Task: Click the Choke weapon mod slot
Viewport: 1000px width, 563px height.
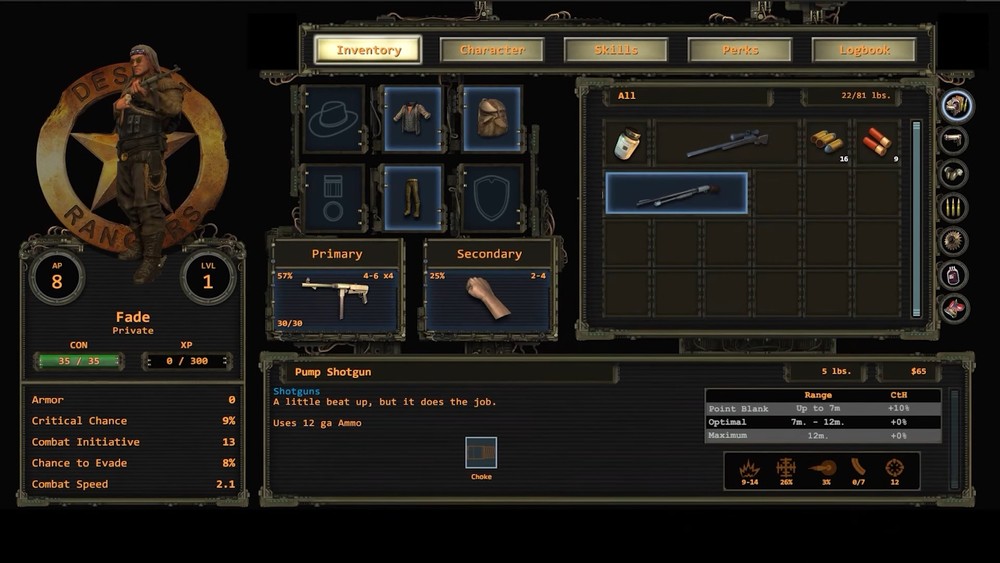Action: click(481, 453)
